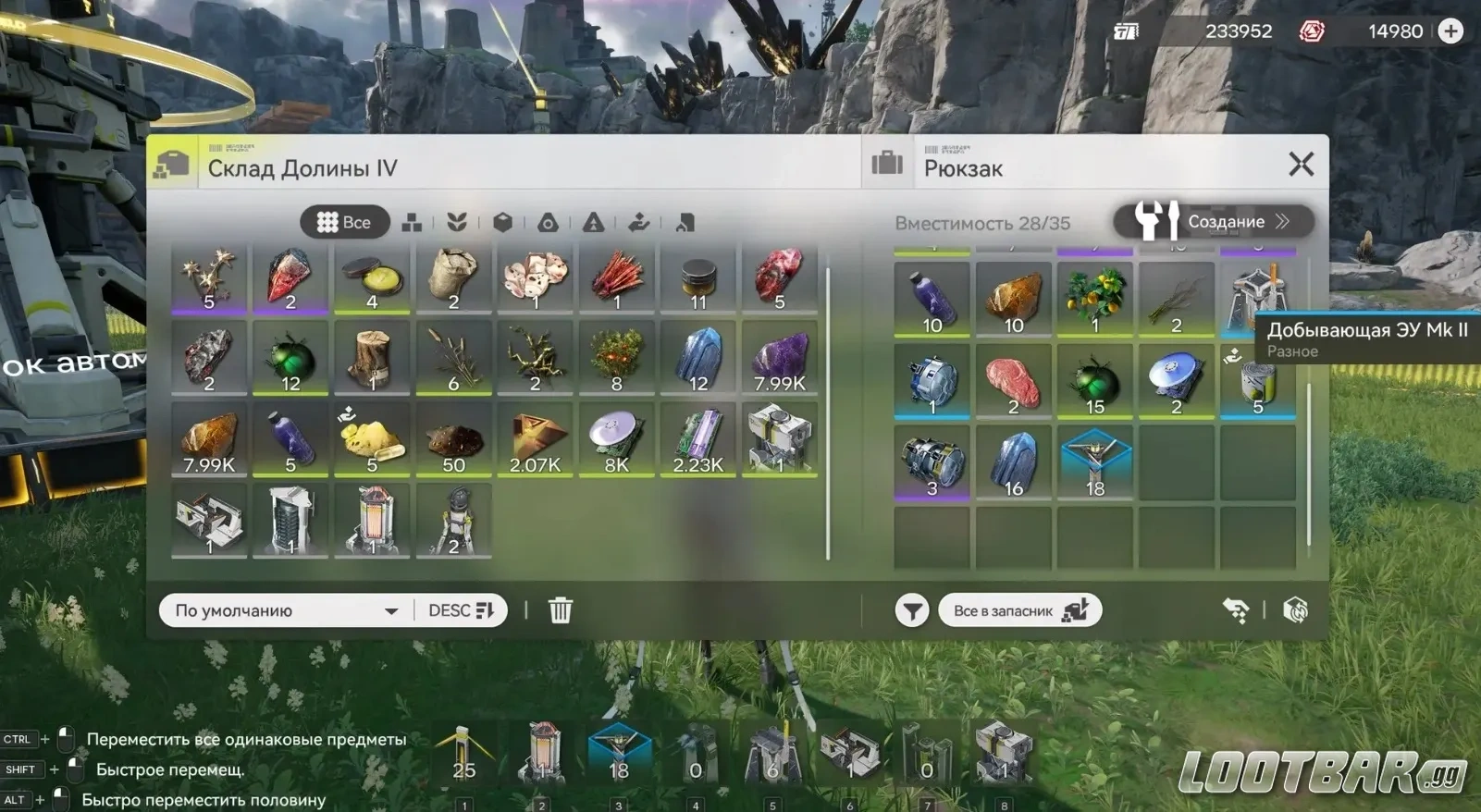
Task: Click the trash can delete icon
Action: [560, 610]
